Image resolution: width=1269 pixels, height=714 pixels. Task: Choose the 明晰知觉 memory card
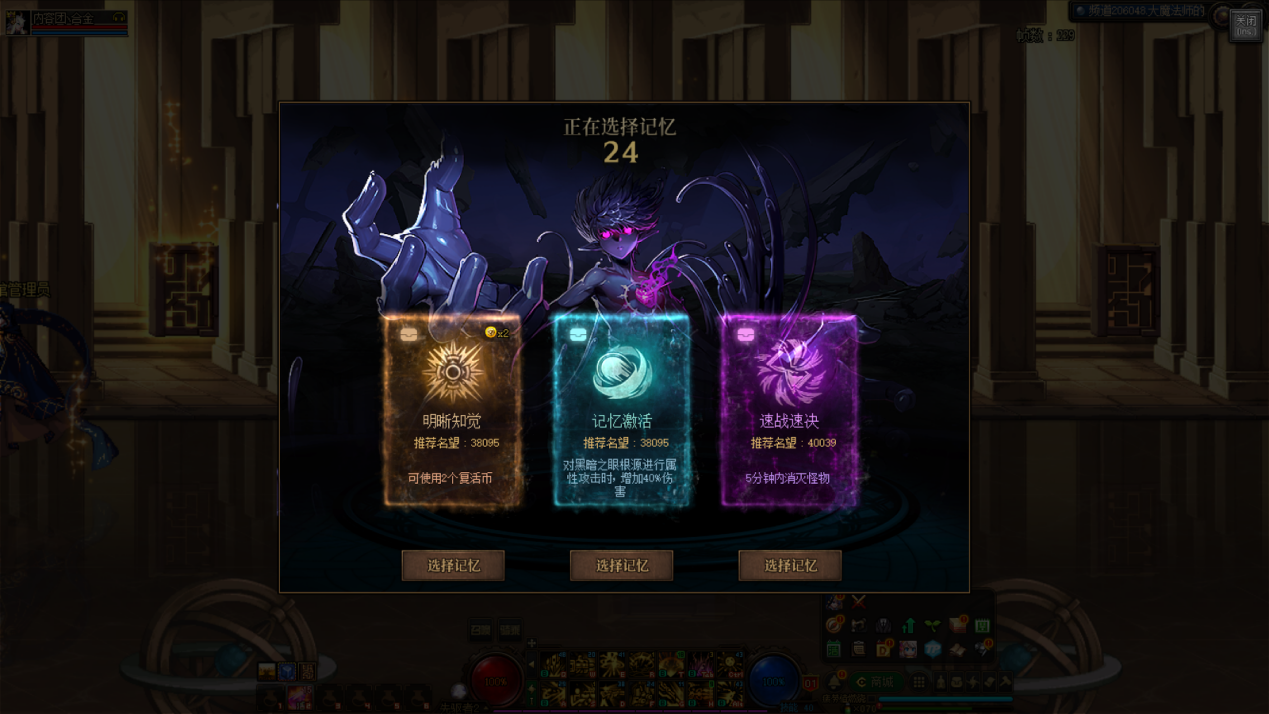pos(453,411)
